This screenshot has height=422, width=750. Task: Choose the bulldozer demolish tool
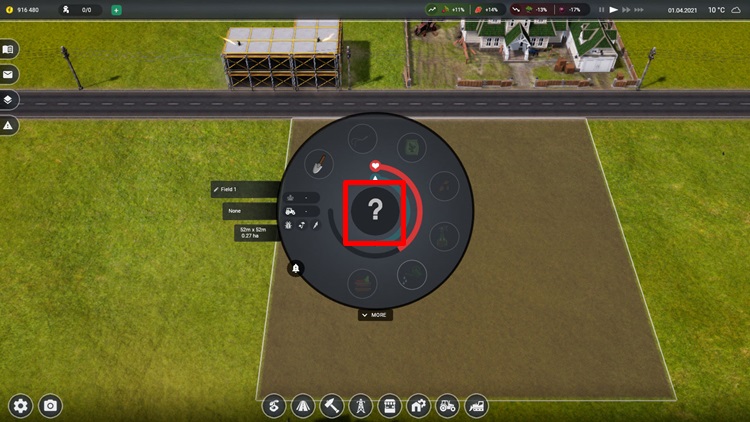pyautogui.click(x=476, y=405)
